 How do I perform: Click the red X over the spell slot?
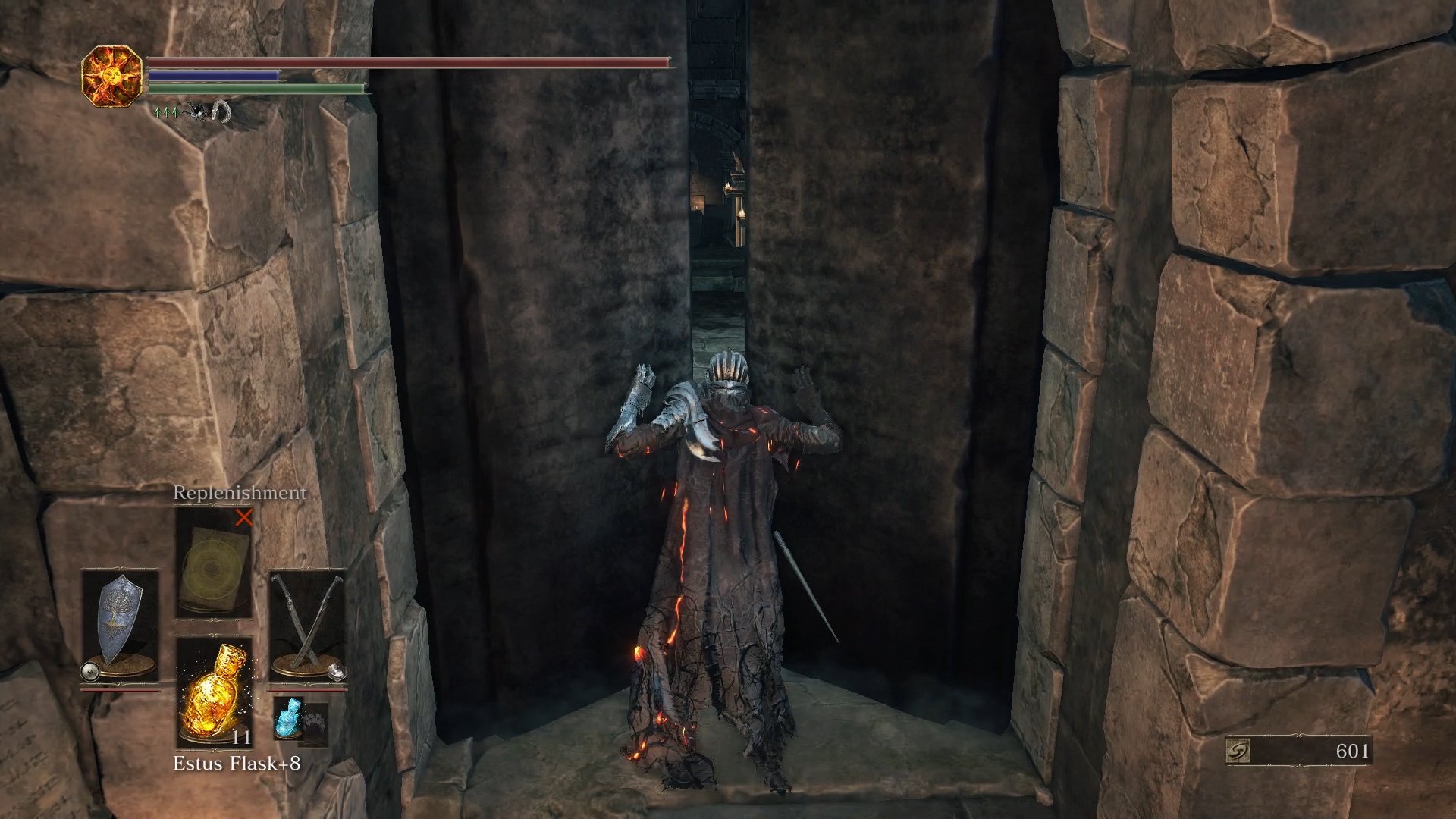244,518
